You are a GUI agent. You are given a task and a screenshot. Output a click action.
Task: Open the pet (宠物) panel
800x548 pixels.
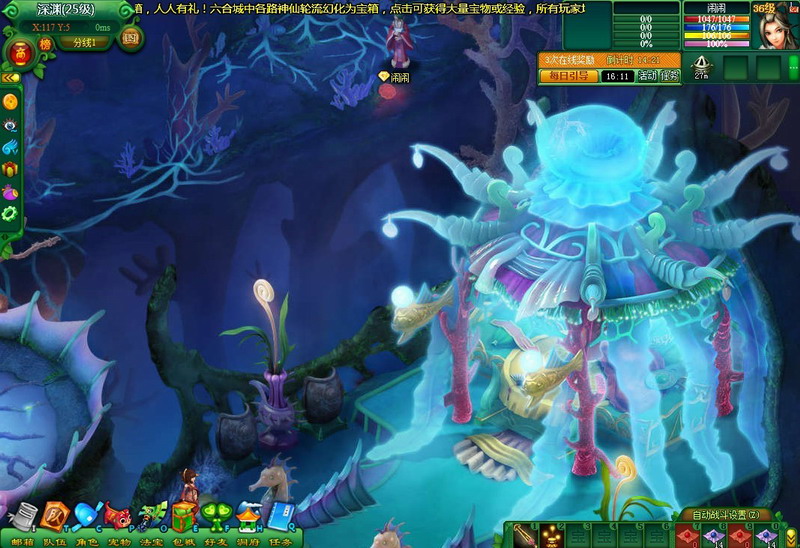[x=119, y=516]
